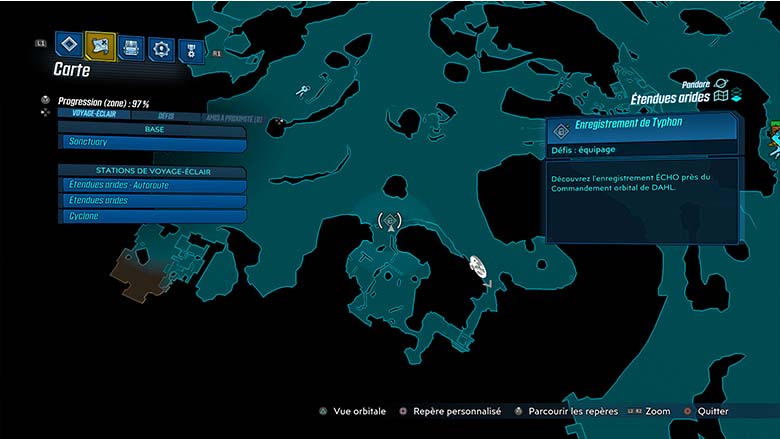Open the inventory backpack tab
780x439 pixels.
(131, 47)
